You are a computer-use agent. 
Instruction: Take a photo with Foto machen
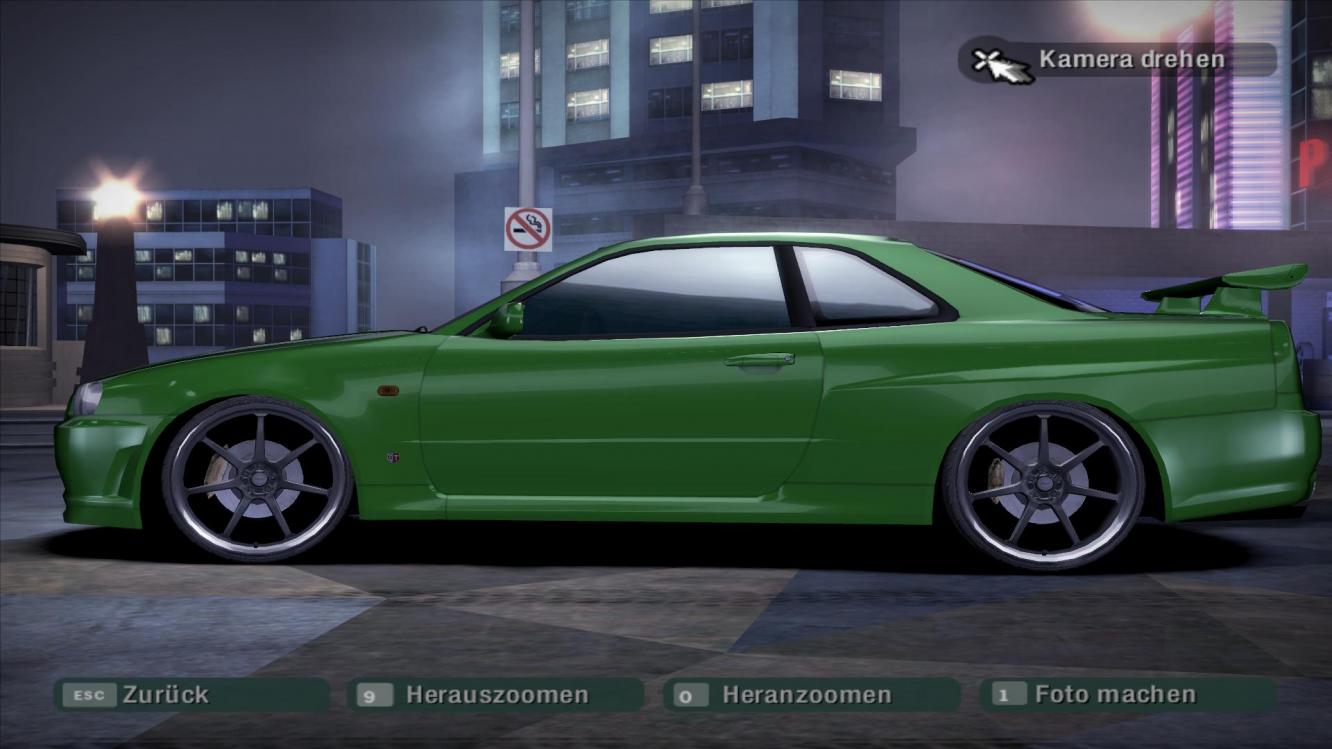[1127, 695]
